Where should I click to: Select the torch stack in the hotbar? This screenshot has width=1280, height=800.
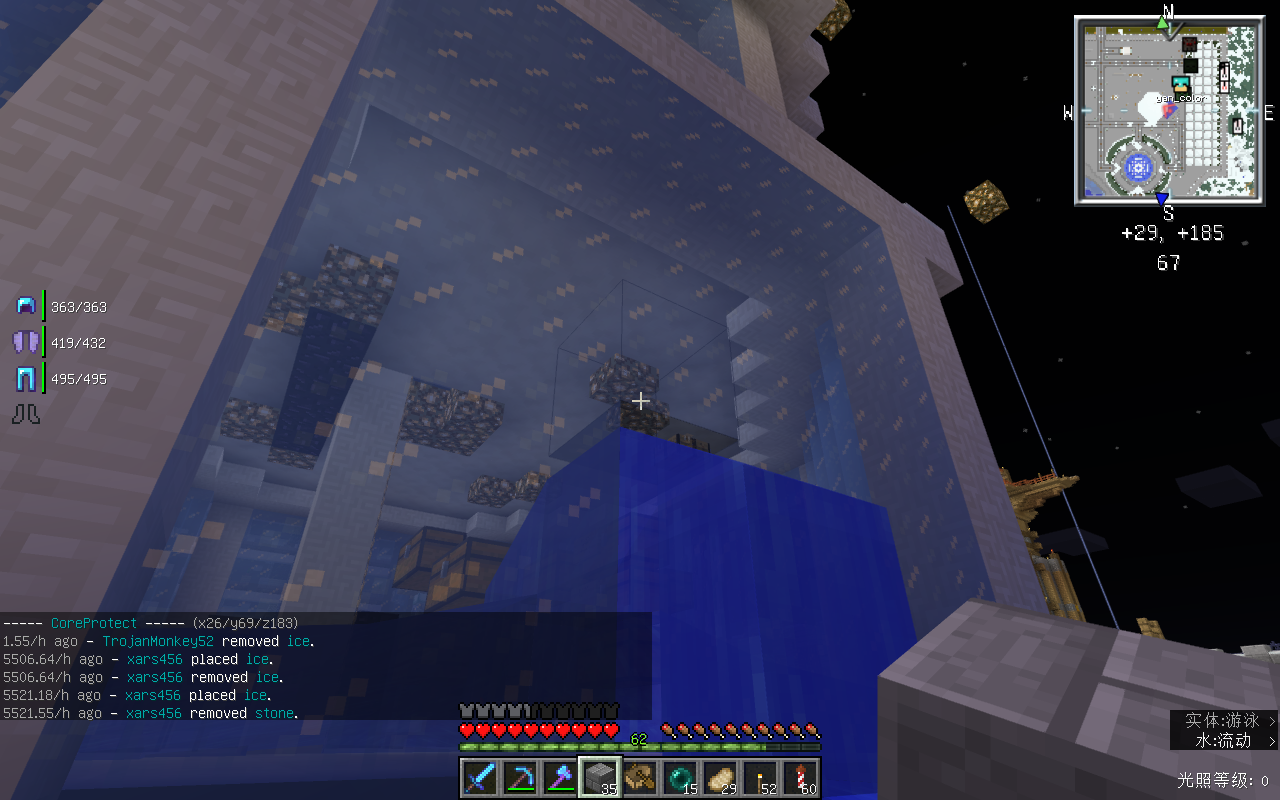tap(760, 778)
